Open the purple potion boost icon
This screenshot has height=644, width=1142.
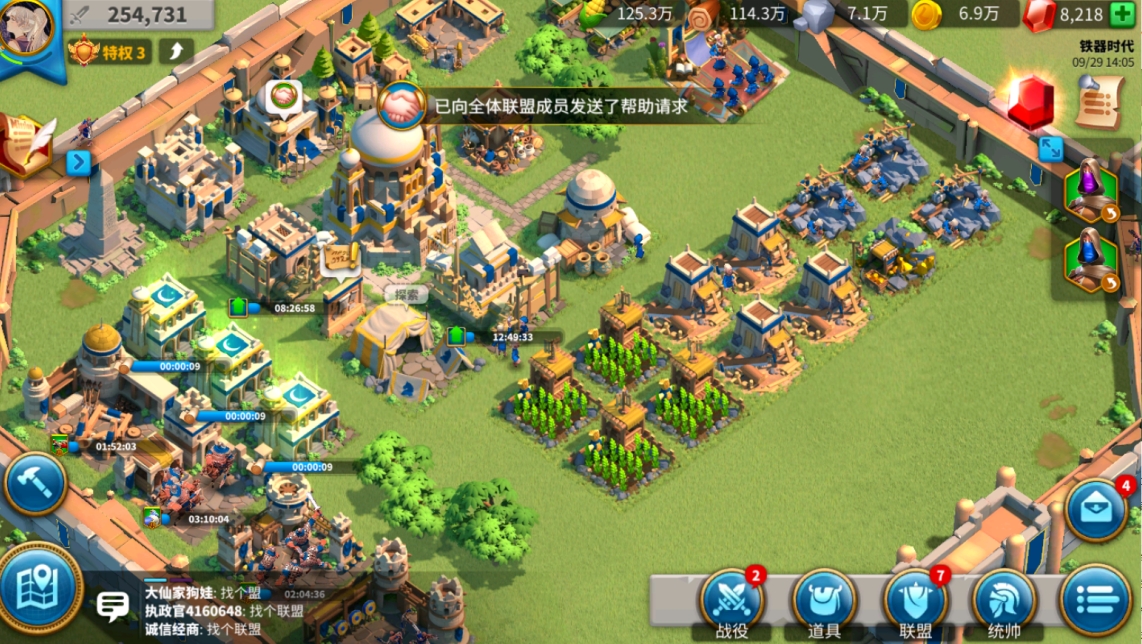(1088, 190)
